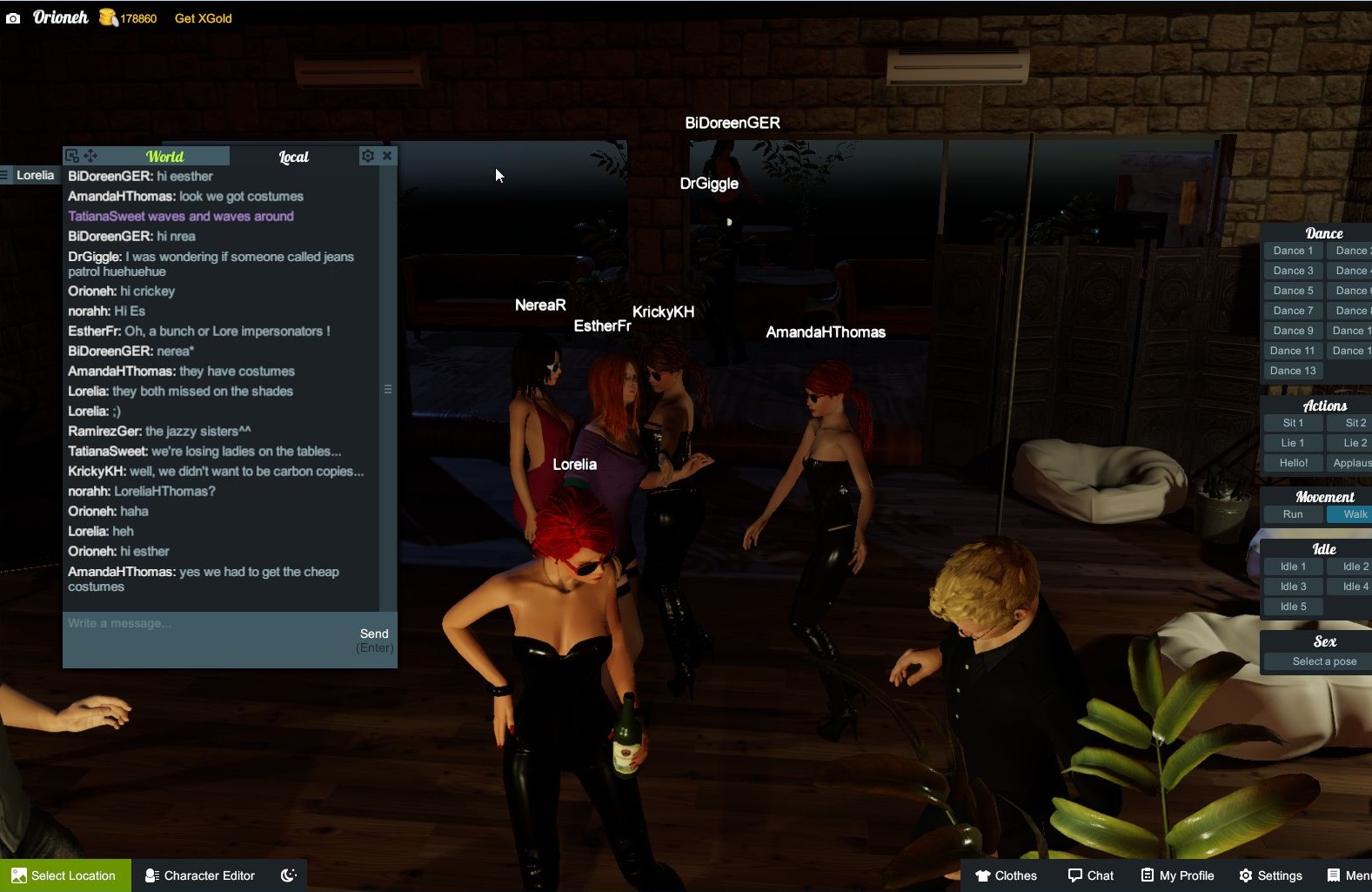Enable Idle 5 pose
Screen dimensions: 1372x892
pos(1292,606)
